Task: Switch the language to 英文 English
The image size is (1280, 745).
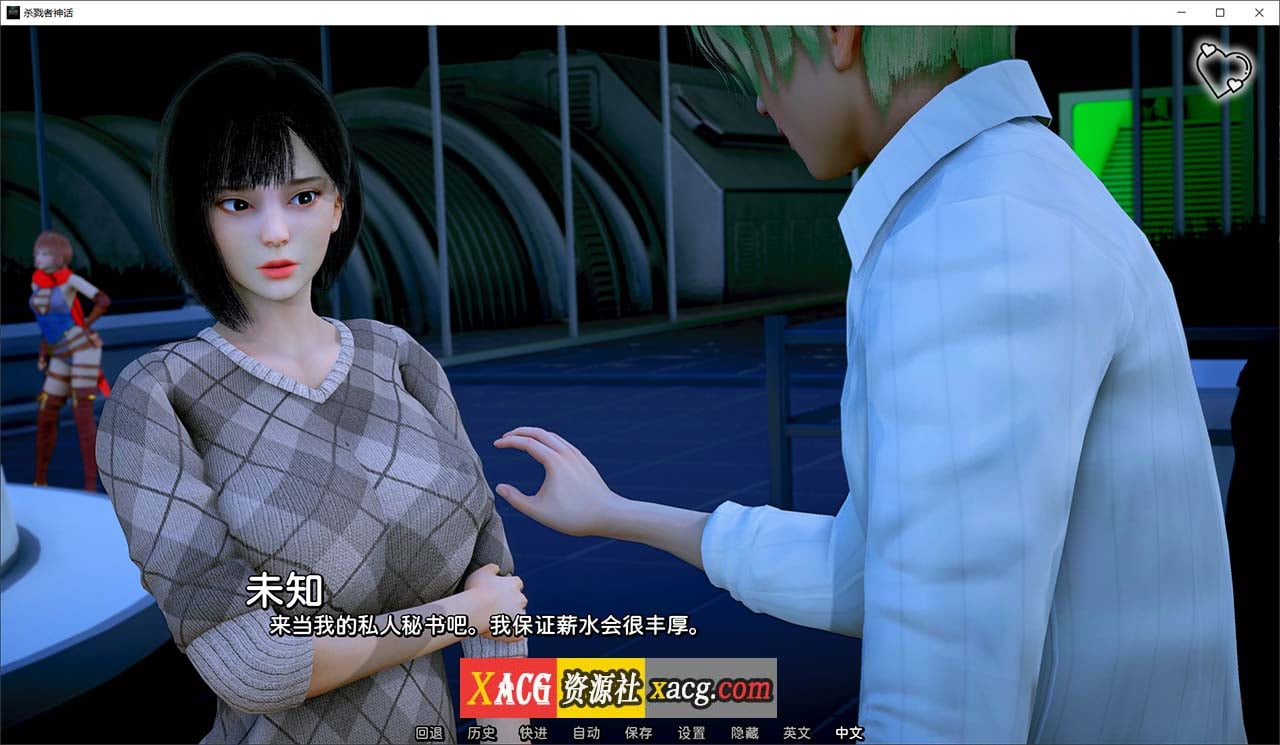Action: point(794,733)
